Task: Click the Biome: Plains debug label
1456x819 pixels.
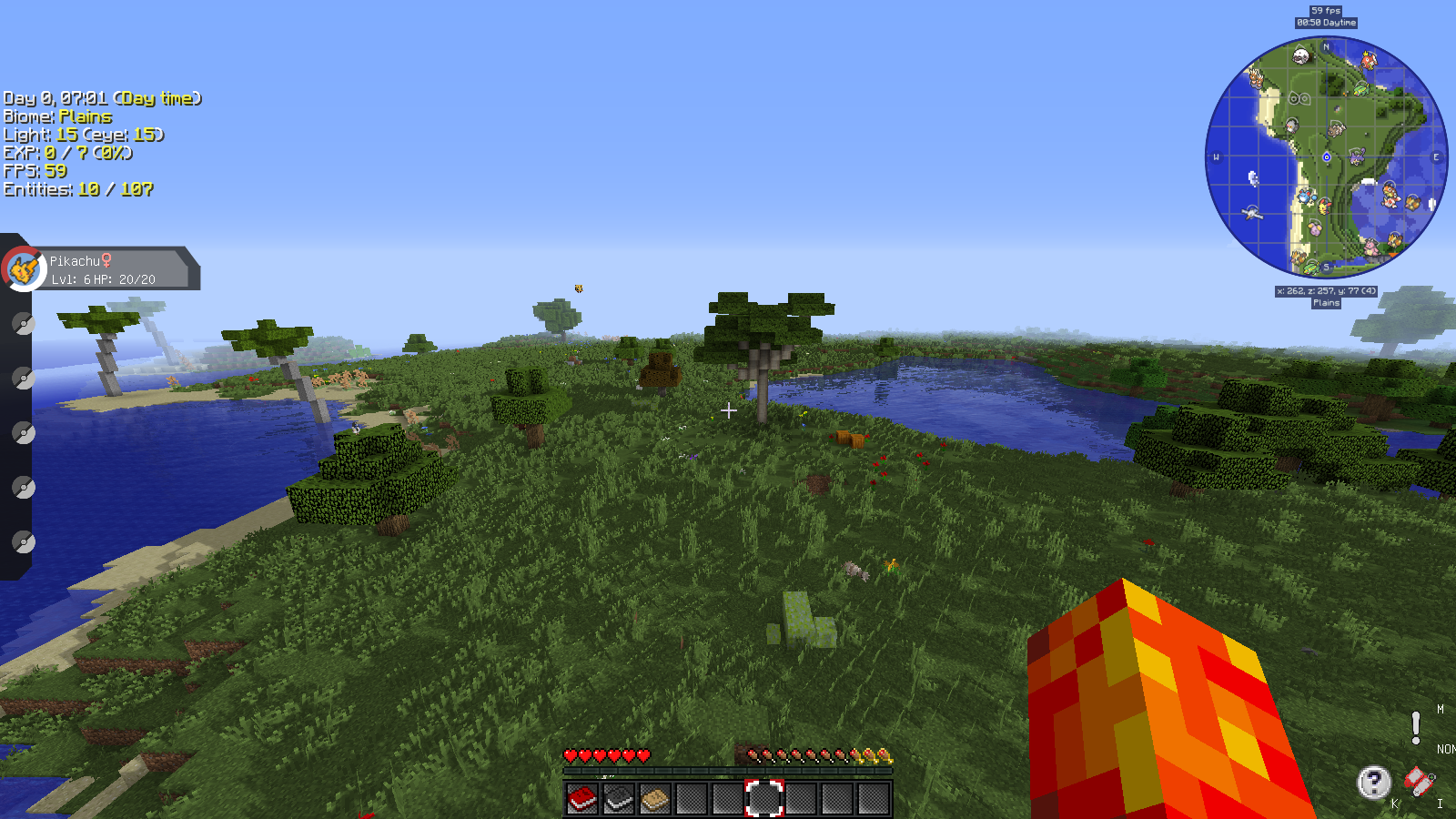Action: tap(57, 116)
